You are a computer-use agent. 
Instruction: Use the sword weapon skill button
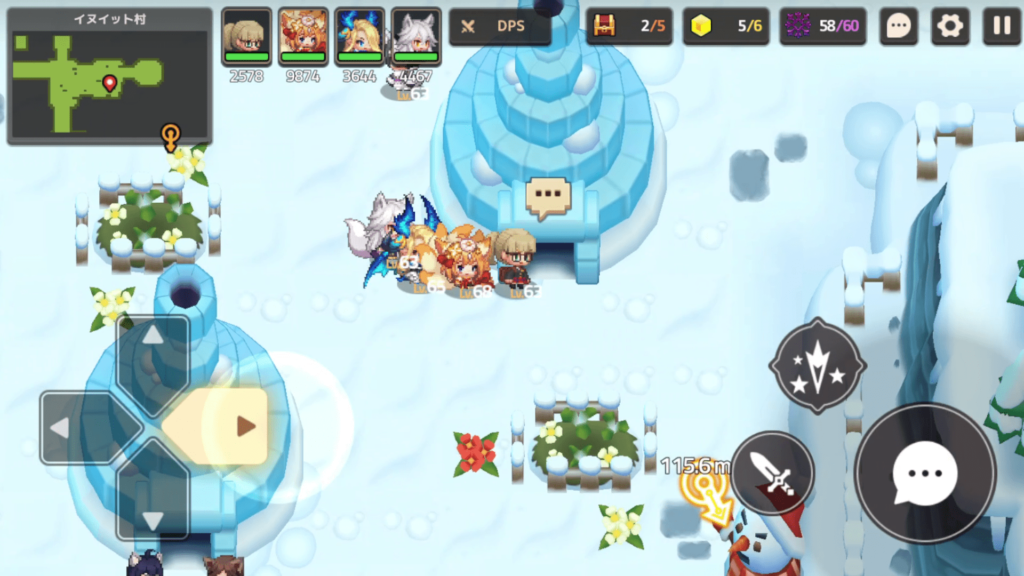click(x=771, y=473)
